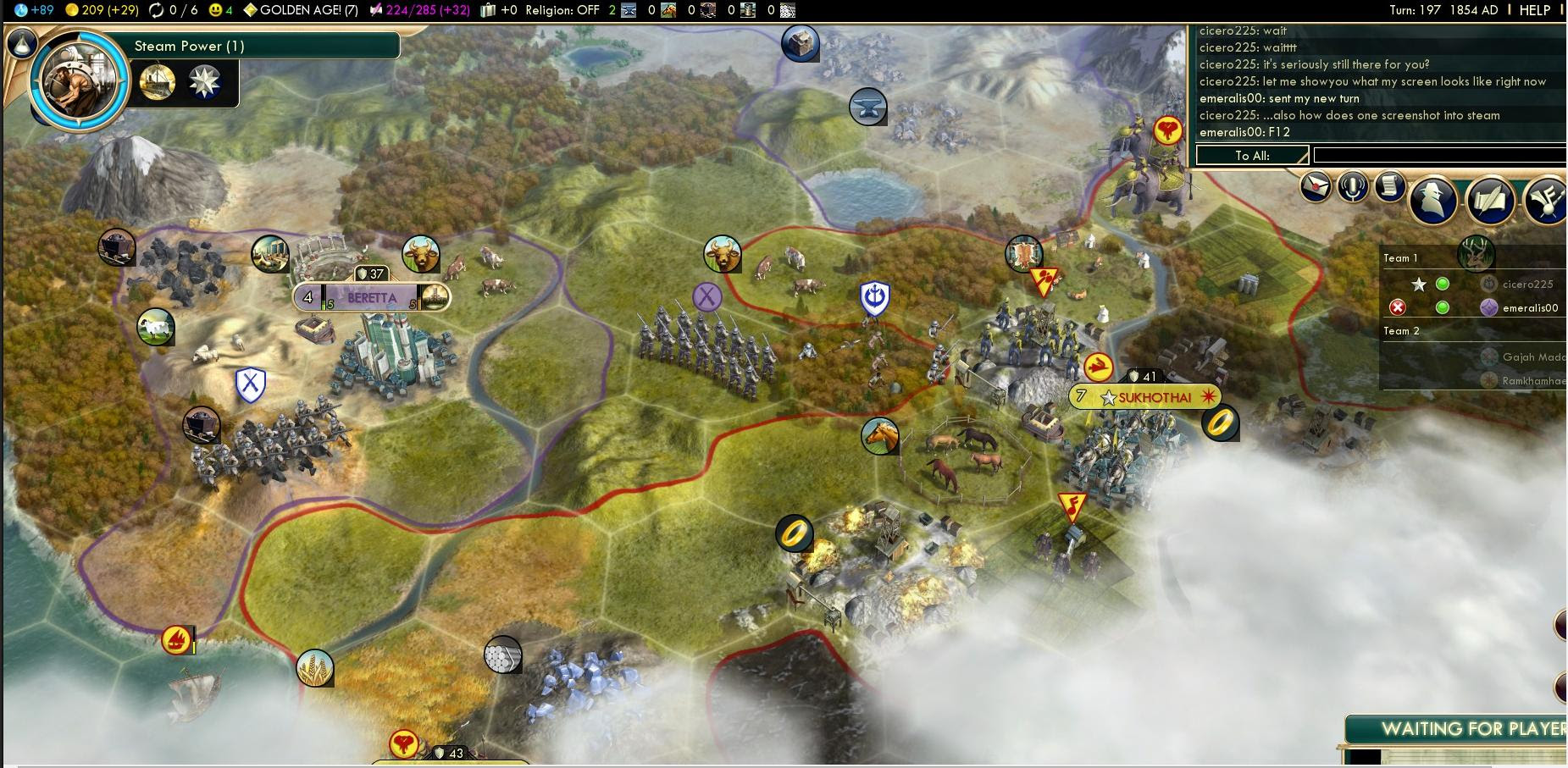Open the chat log scroll icon

(x=1389, y=188)
